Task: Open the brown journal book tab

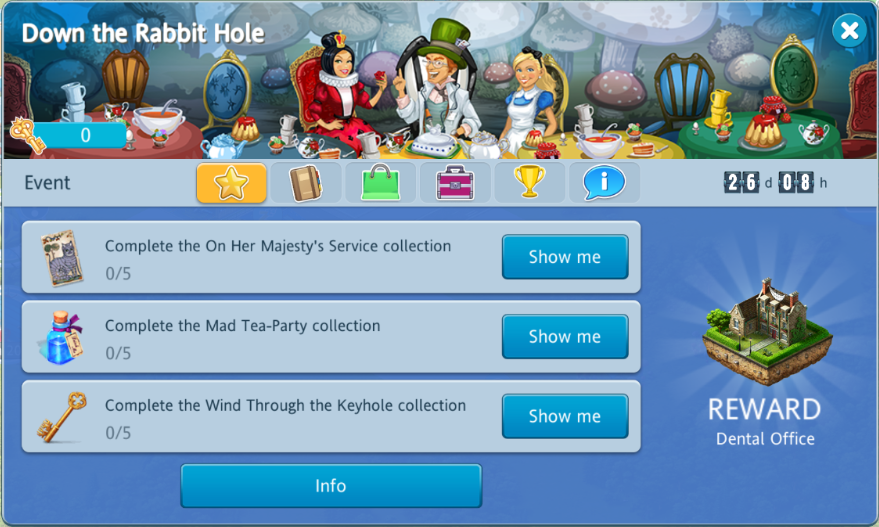Action: click(305, 183)
